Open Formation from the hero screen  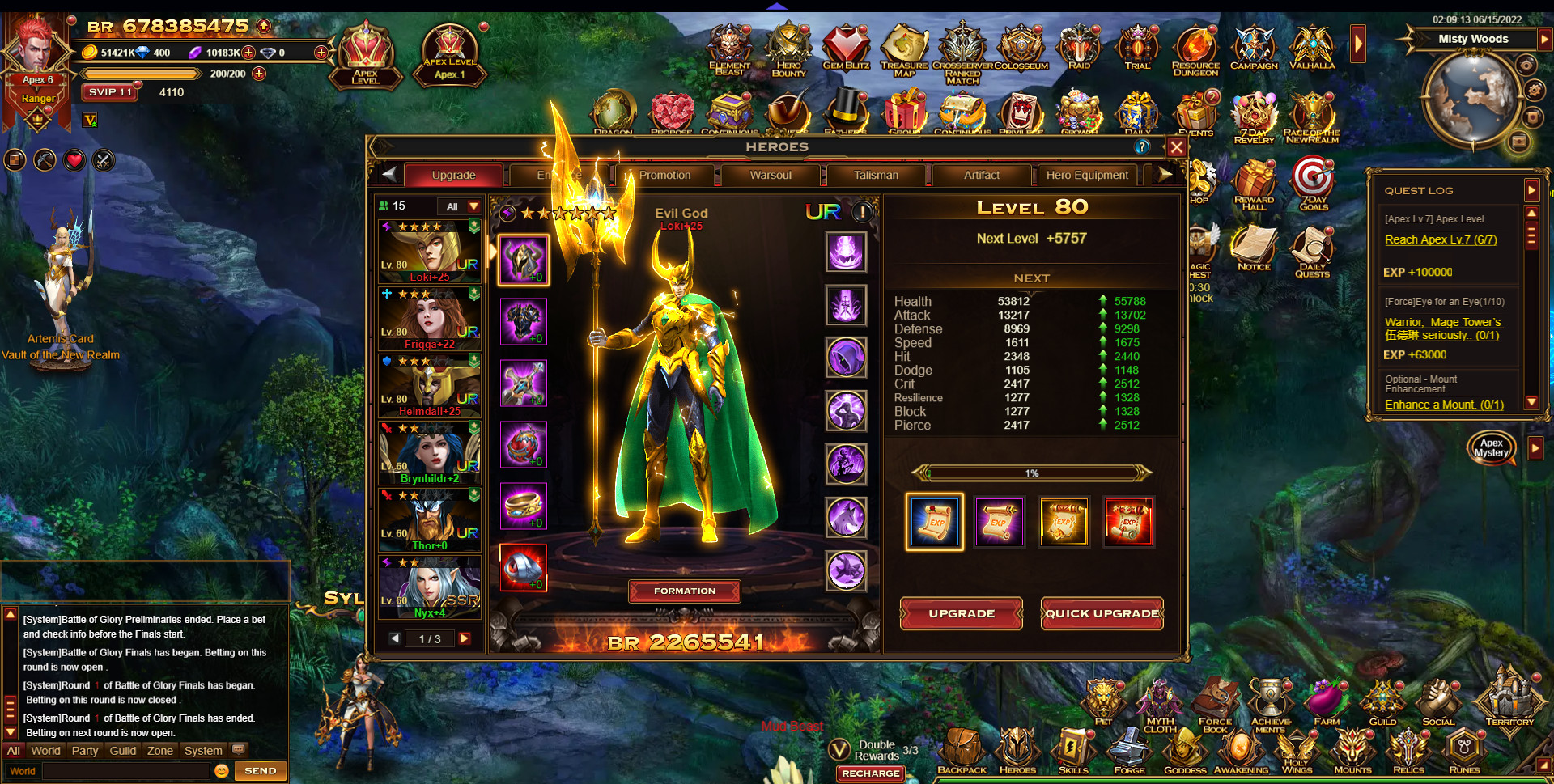coord(684,591)
